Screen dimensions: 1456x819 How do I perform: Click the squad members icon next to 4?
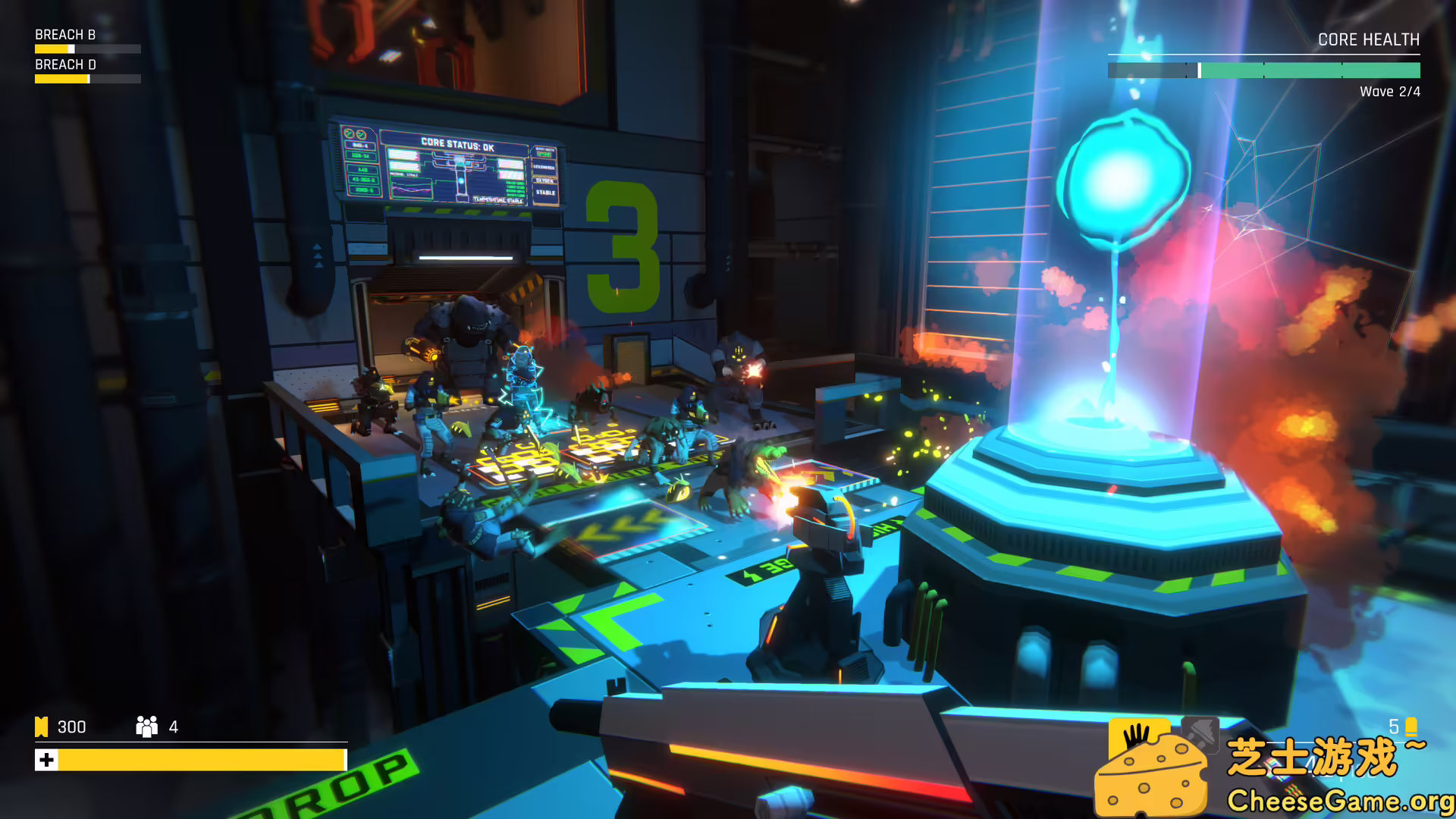146,726
